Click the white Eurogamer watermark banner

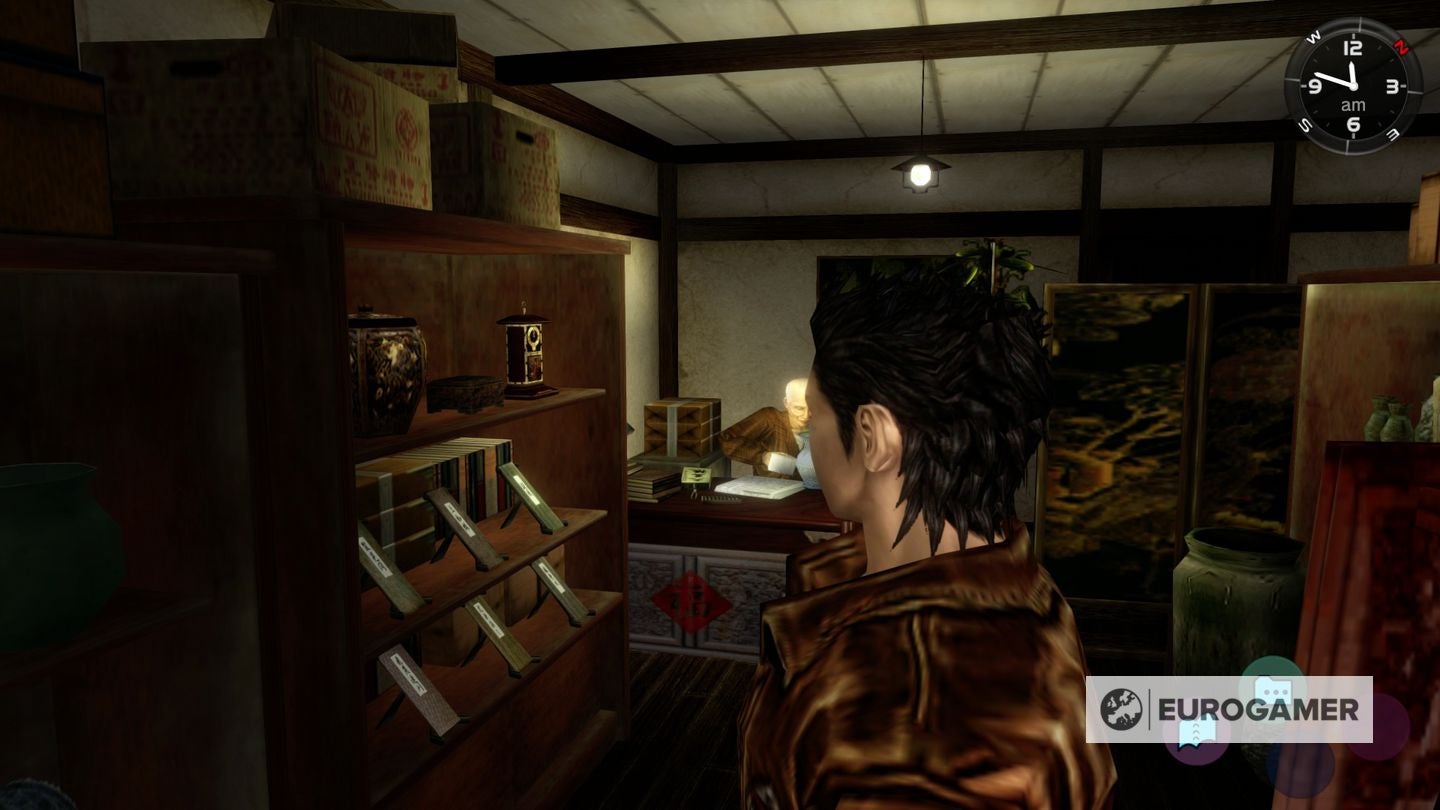(1230, 708)
